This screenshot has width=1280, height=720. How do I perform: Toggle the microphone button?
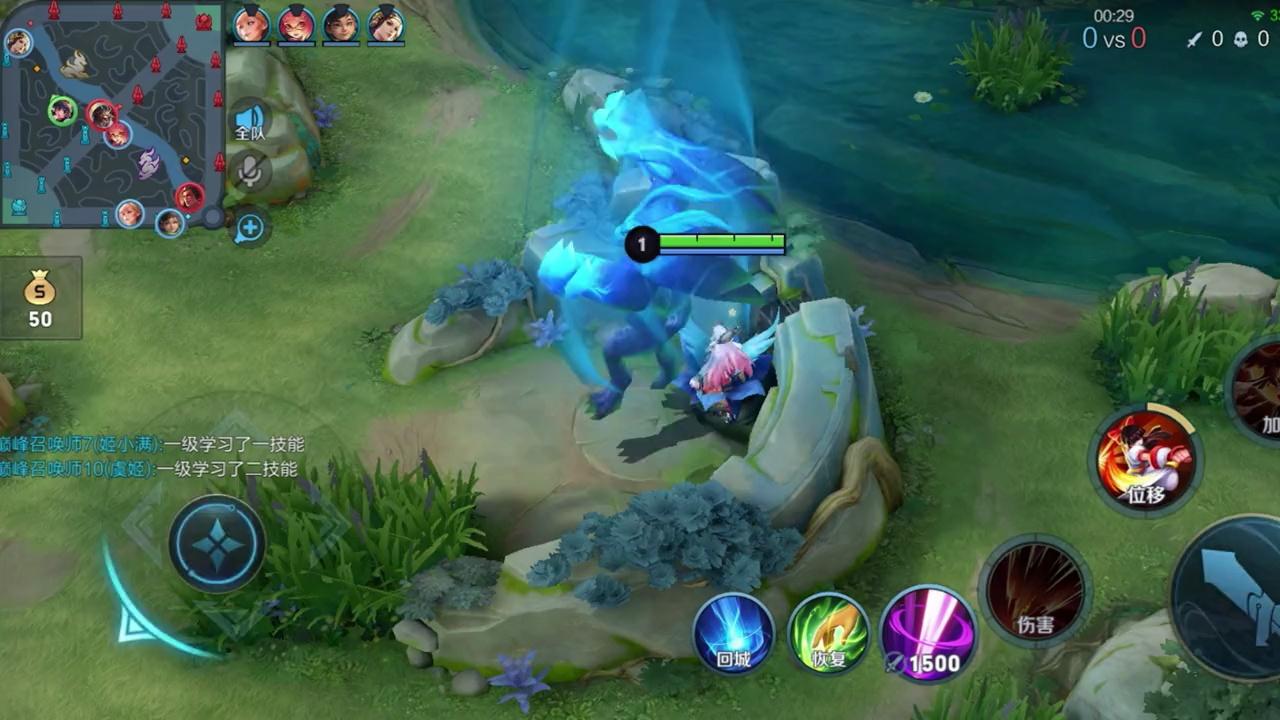249,172
